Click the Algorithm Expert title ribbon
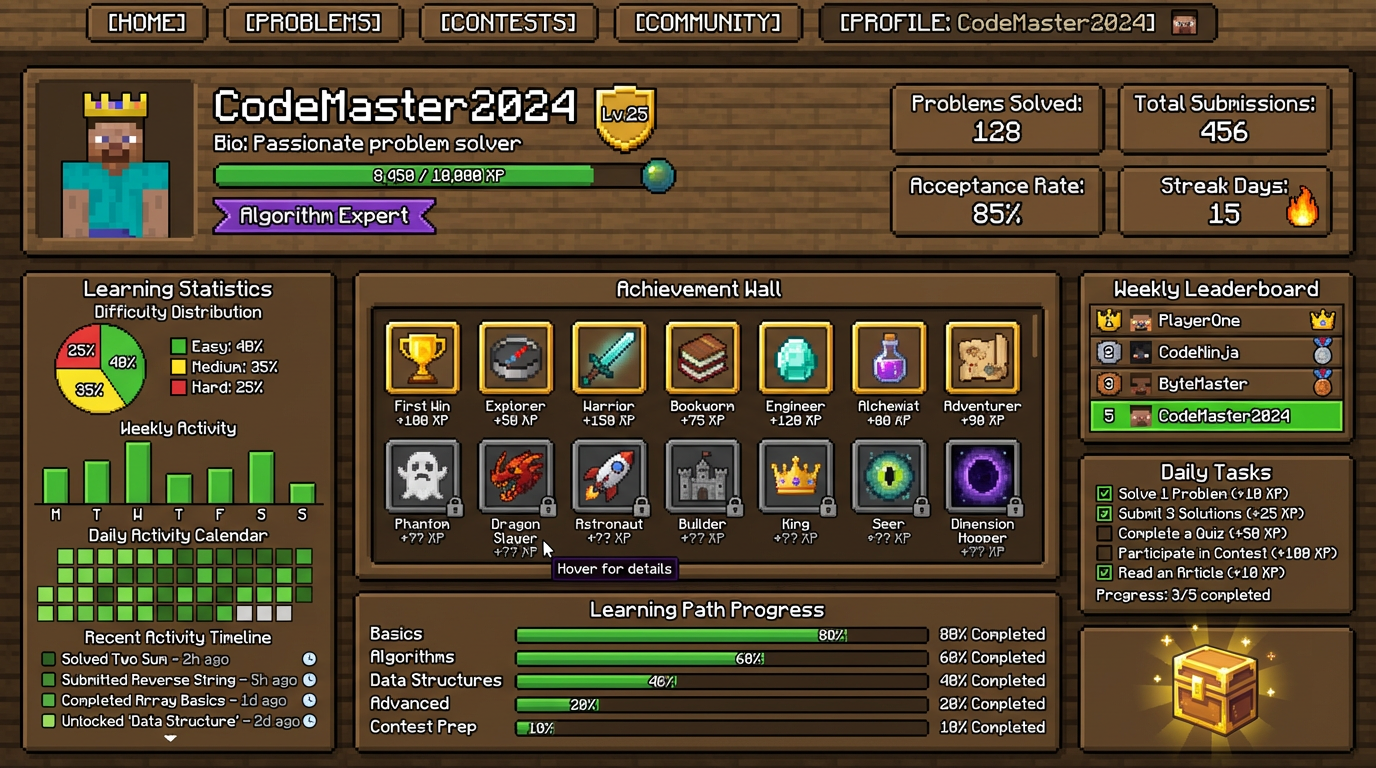The width and height of the screenshot is (1376, 768). click(x=324, y=216)
